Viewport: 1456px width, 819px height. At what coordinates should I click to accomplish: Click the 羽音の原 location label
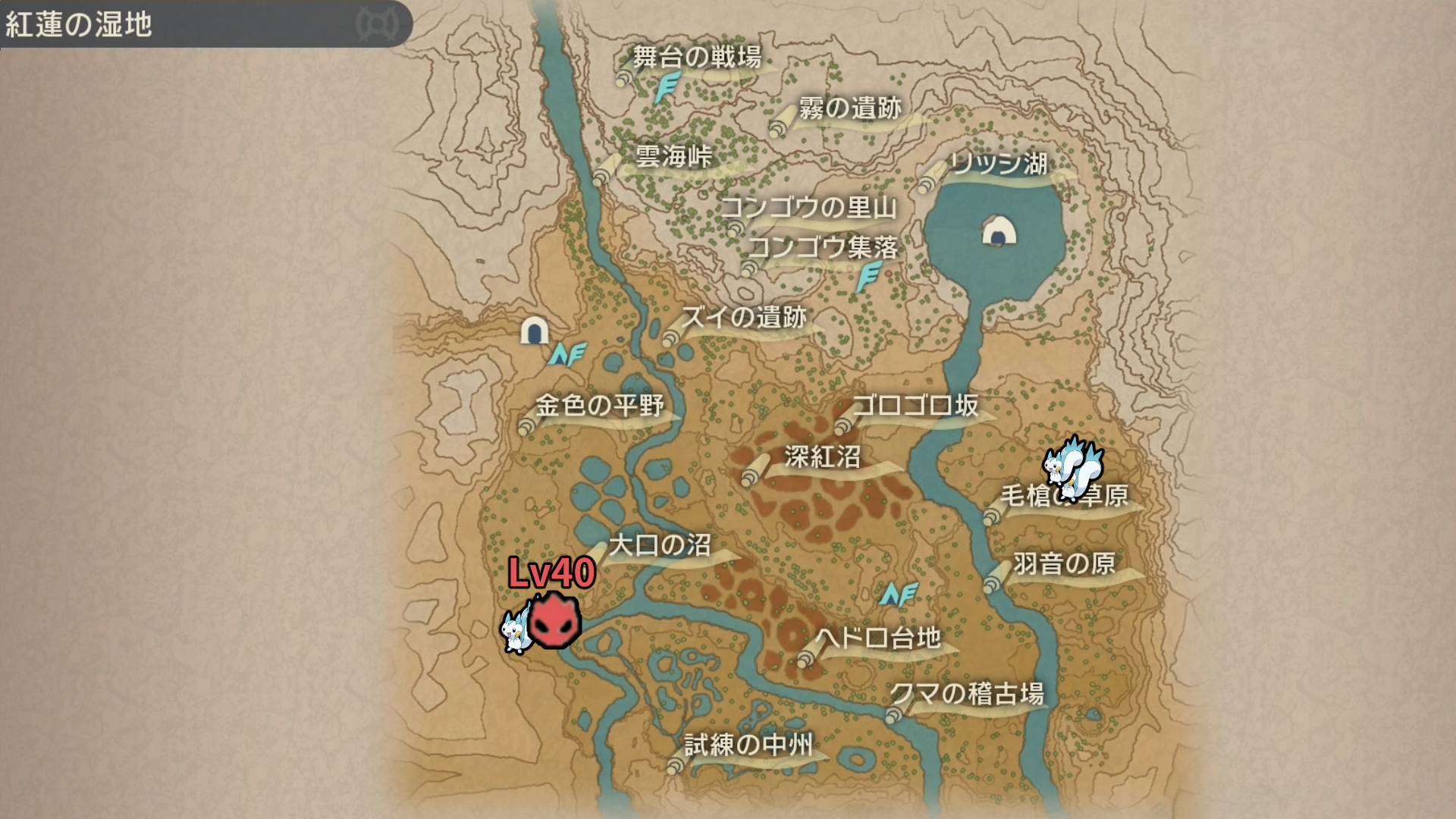click(x=1064, y=563)
